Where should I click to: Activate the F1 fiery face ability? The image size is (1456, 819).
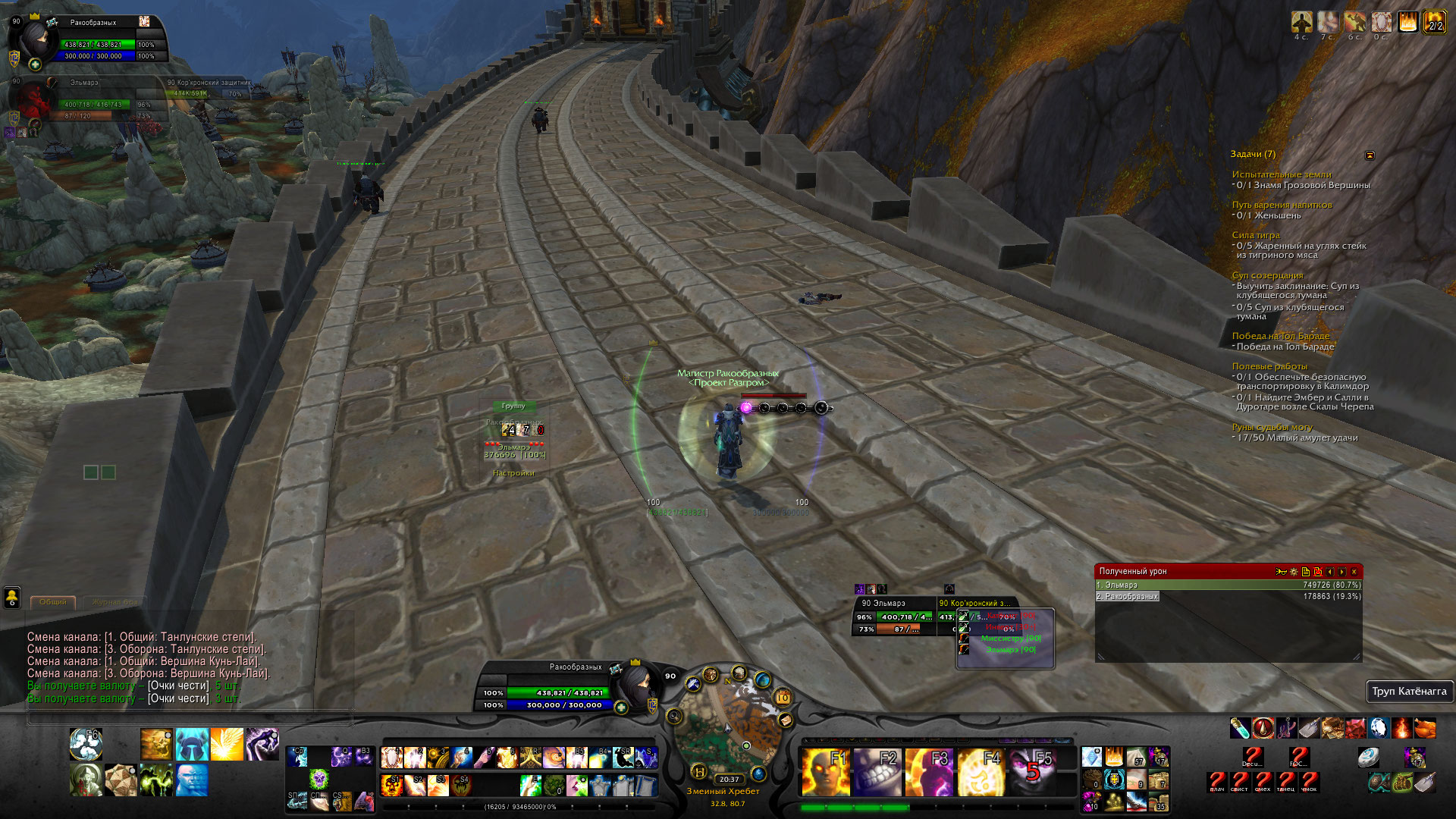824,770
